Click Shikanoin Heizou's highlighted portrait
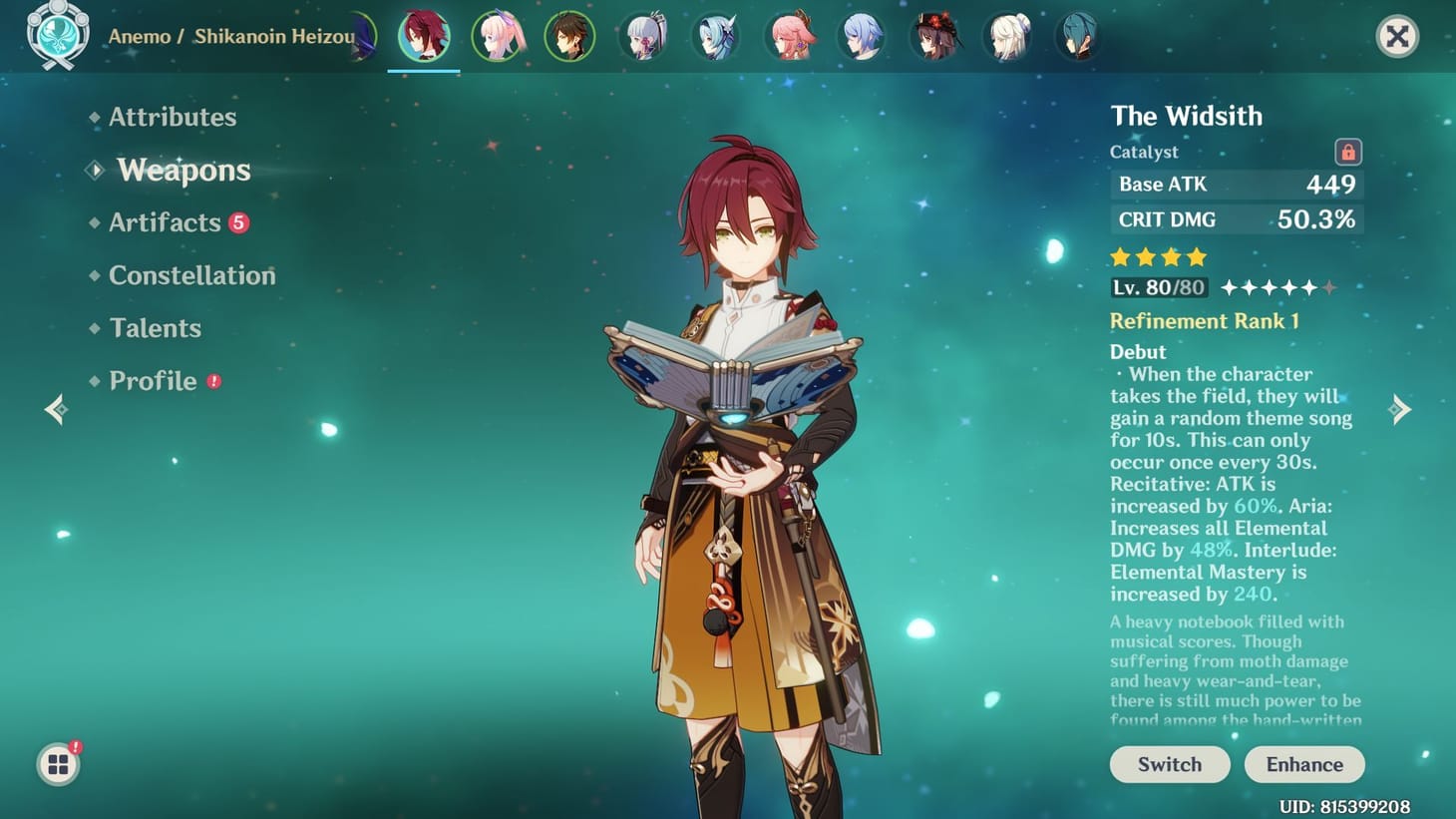The width and height of the screenshot is (1456, 819). point(424,36)
